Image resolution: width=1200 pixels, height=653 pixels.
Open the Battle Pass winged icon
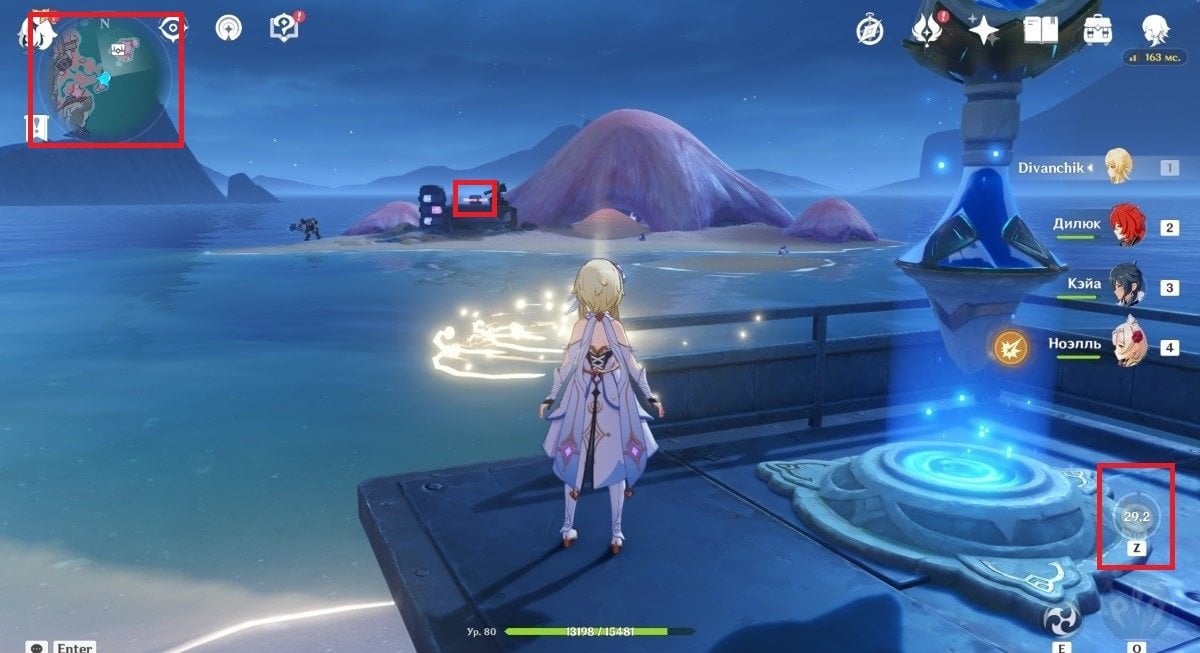tap(927, 31)
